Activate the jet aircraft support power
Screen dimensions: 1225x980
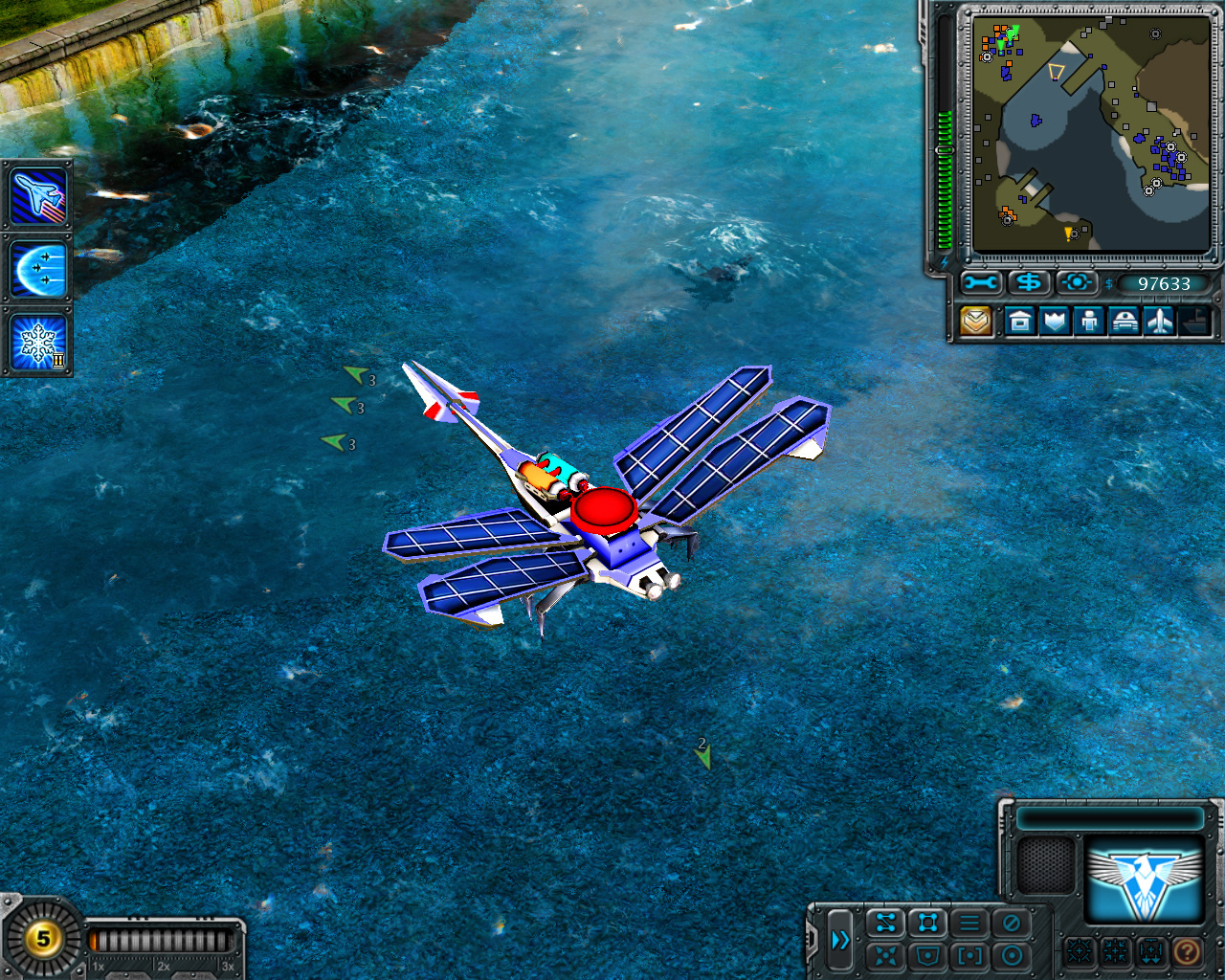pos(38,195)
